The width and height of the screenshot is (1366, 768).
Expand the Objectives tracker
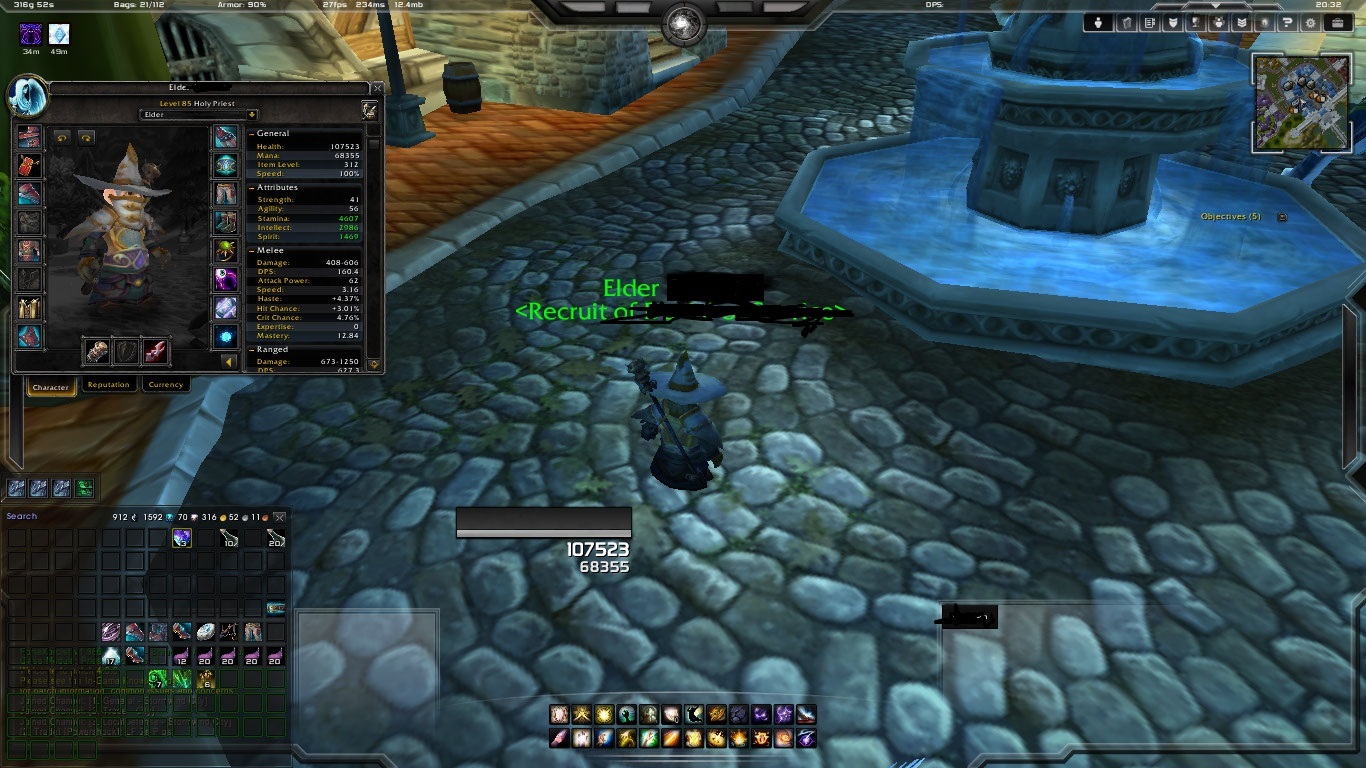(1282, 217)
